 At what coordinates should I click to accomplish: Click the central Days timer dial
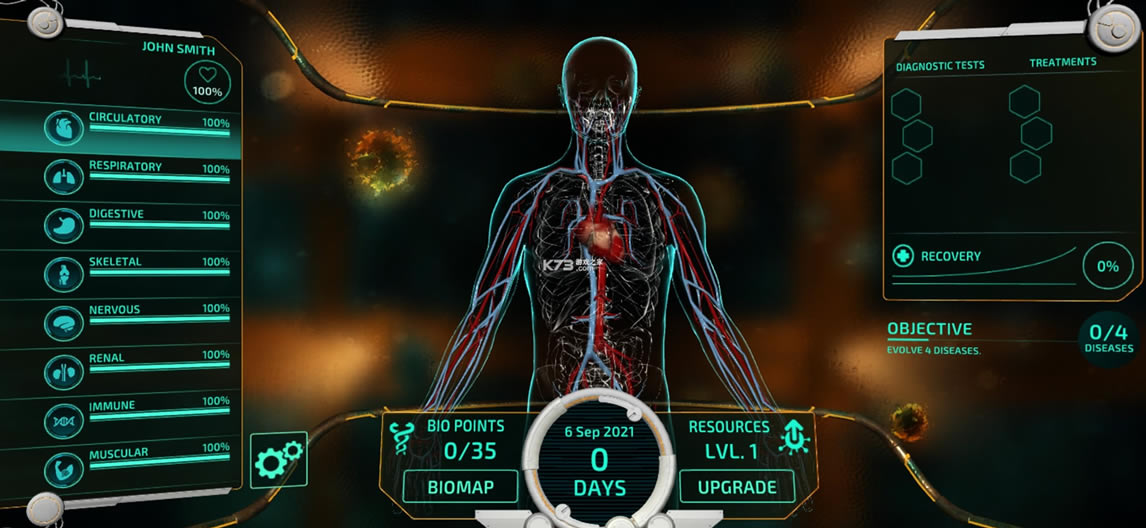tap(599, 461)
